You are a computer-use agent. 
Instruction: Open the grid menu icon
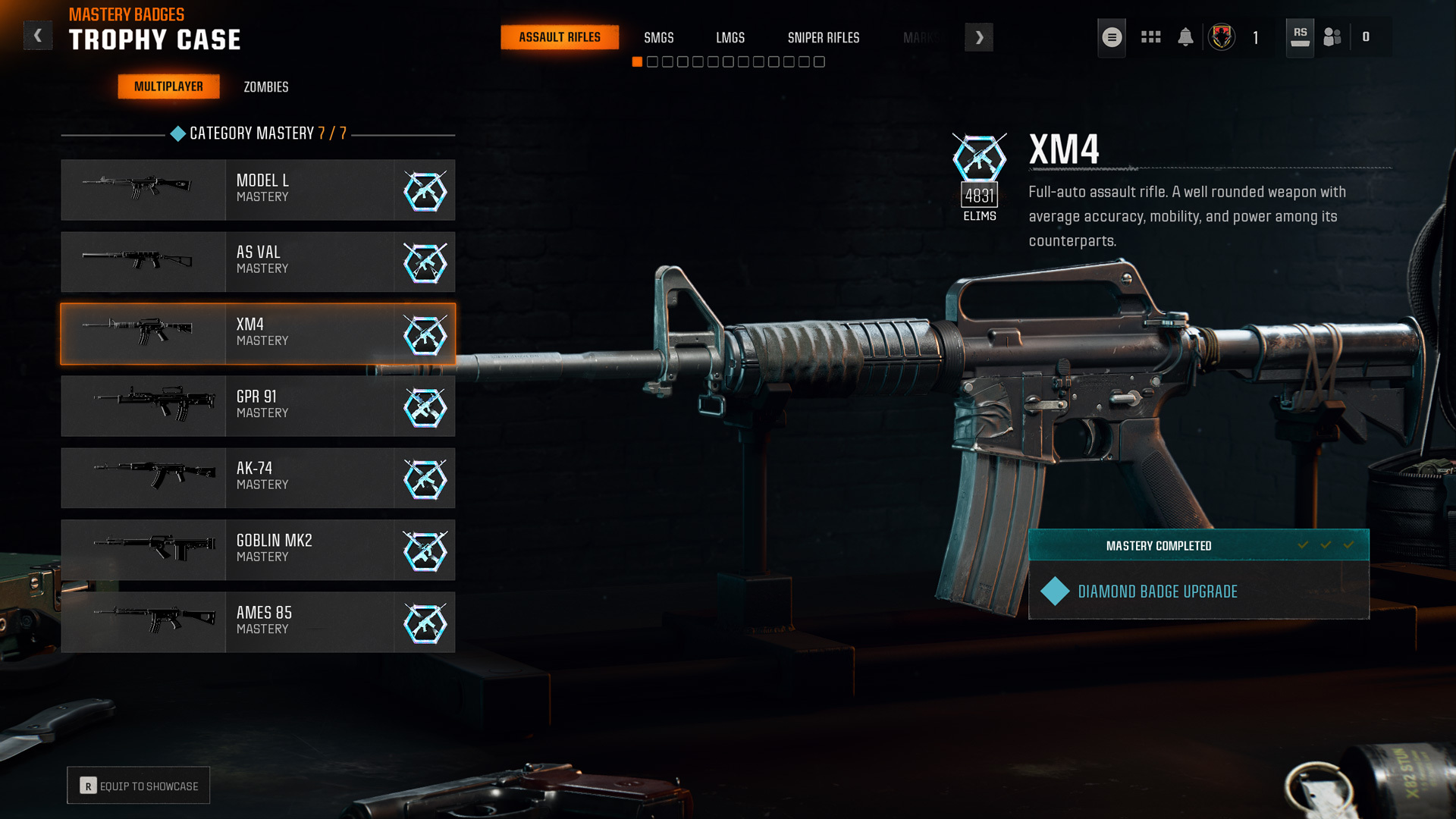point(1150,37)
